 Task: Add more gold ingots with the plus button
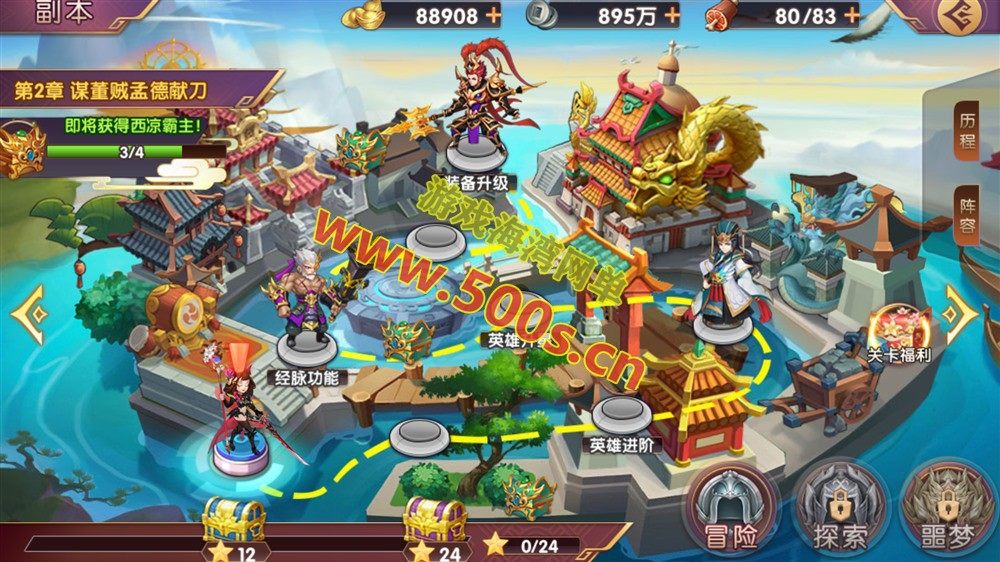click(x=493, y=15)
